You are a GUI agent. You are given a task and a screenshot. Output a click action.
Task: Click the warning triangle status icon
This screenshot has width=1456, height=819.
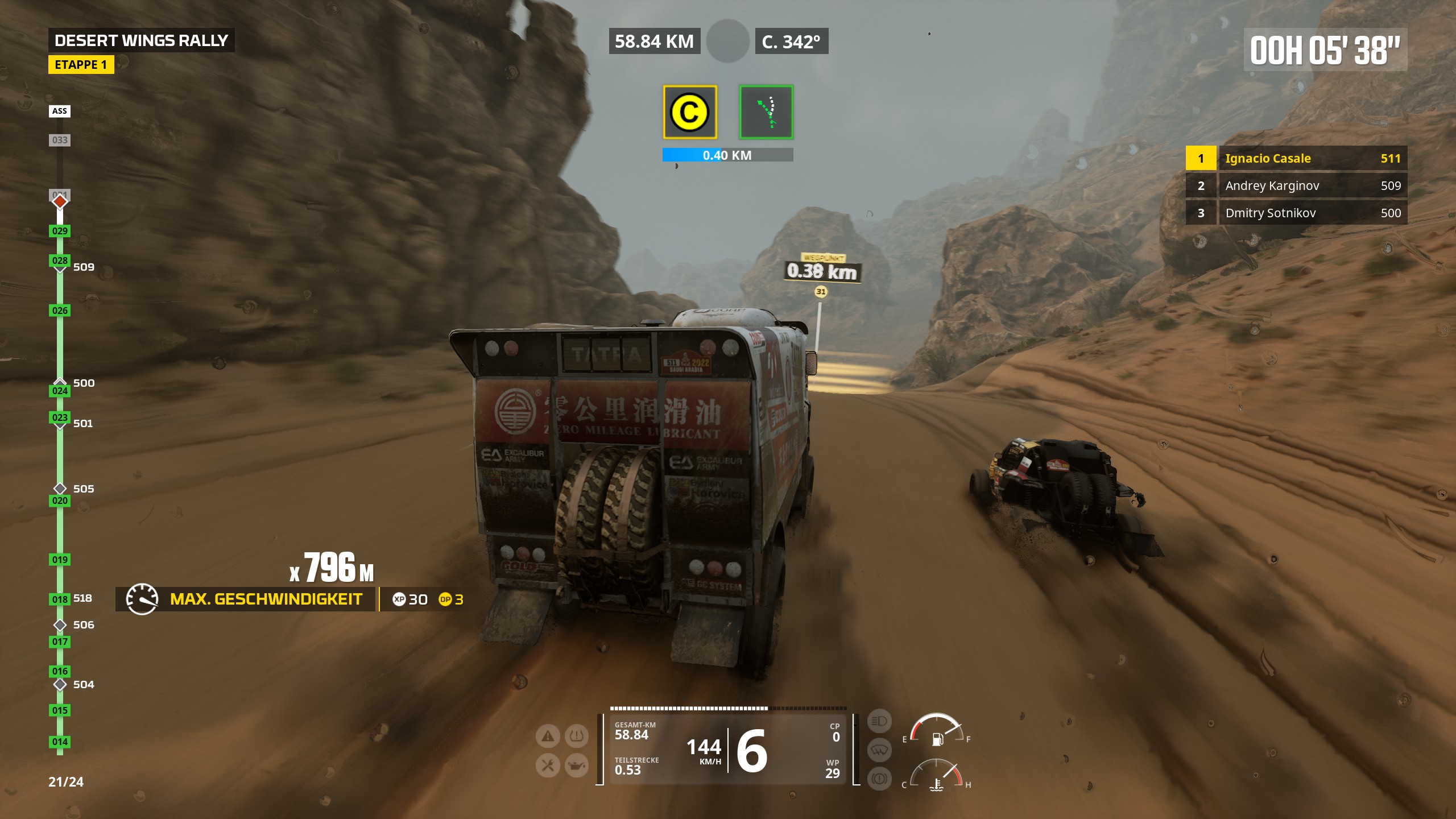pos(548,737)
